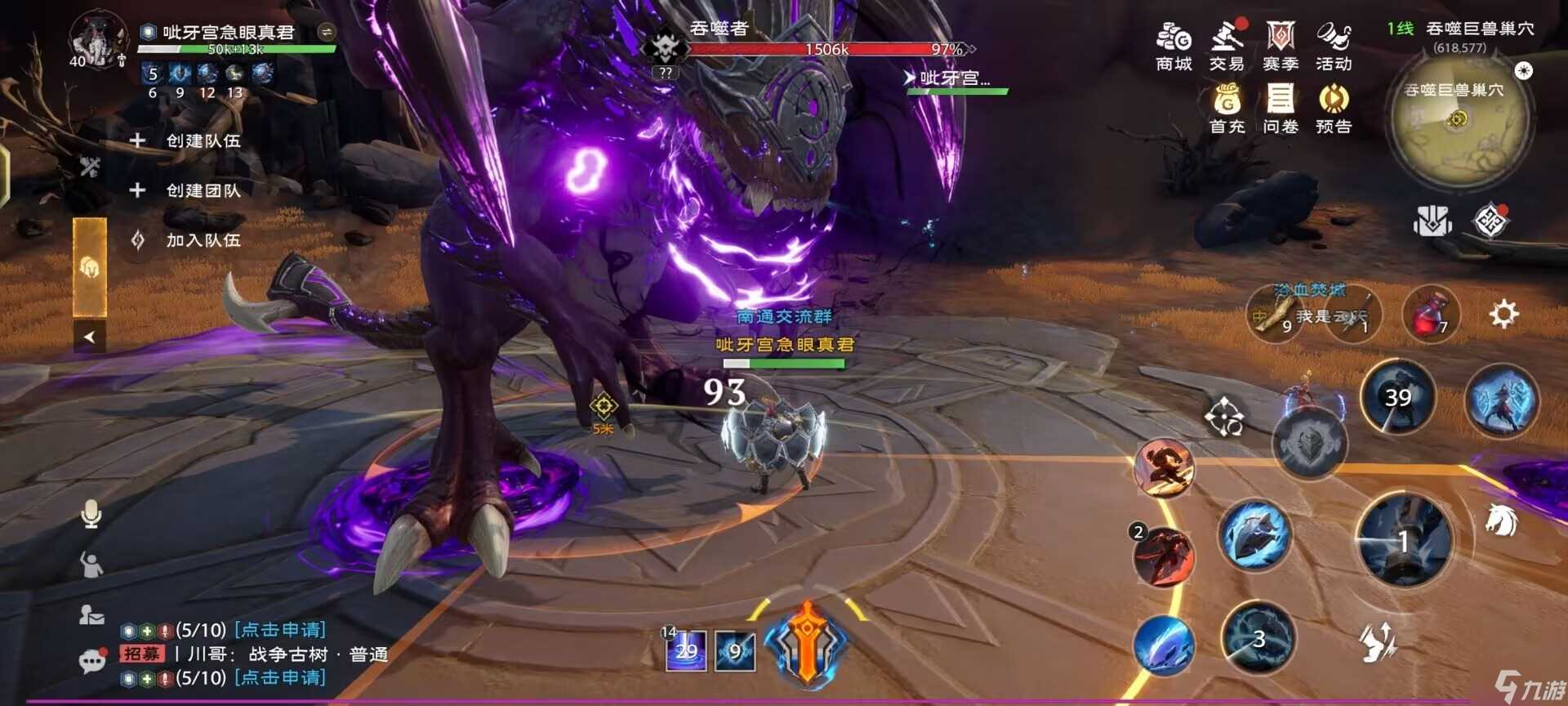Open the 商城 shop menu

click(1174, 47)
